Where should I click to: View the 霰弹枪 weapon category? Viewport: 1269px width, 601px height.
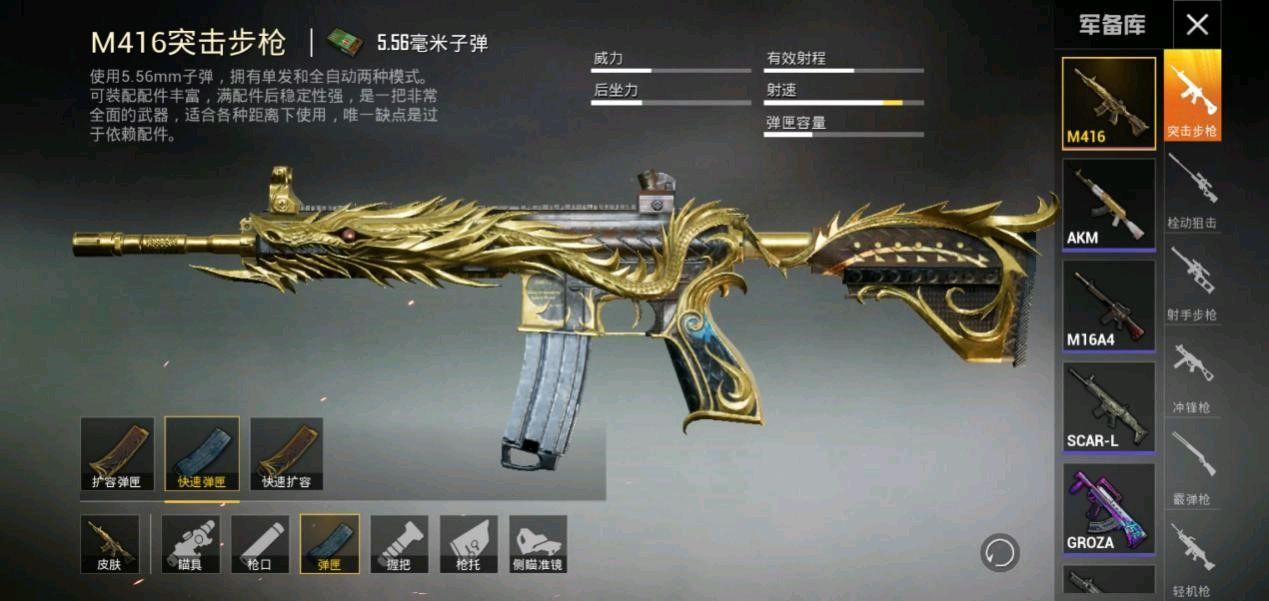[x=1192, y=466]
